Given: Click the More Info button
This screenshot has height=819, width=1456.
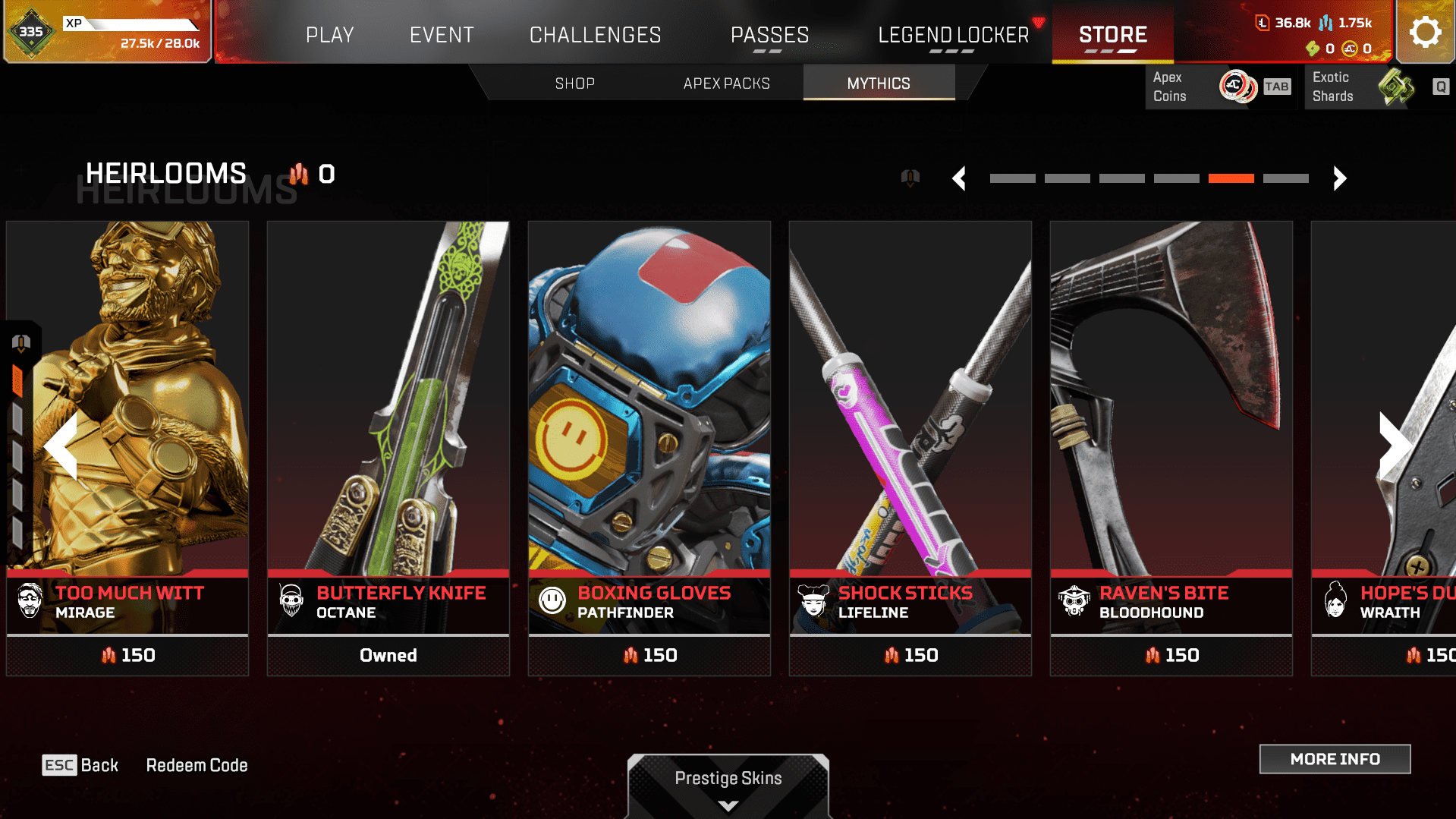Looking at the screenshot, I should [x=1335, y=759].
